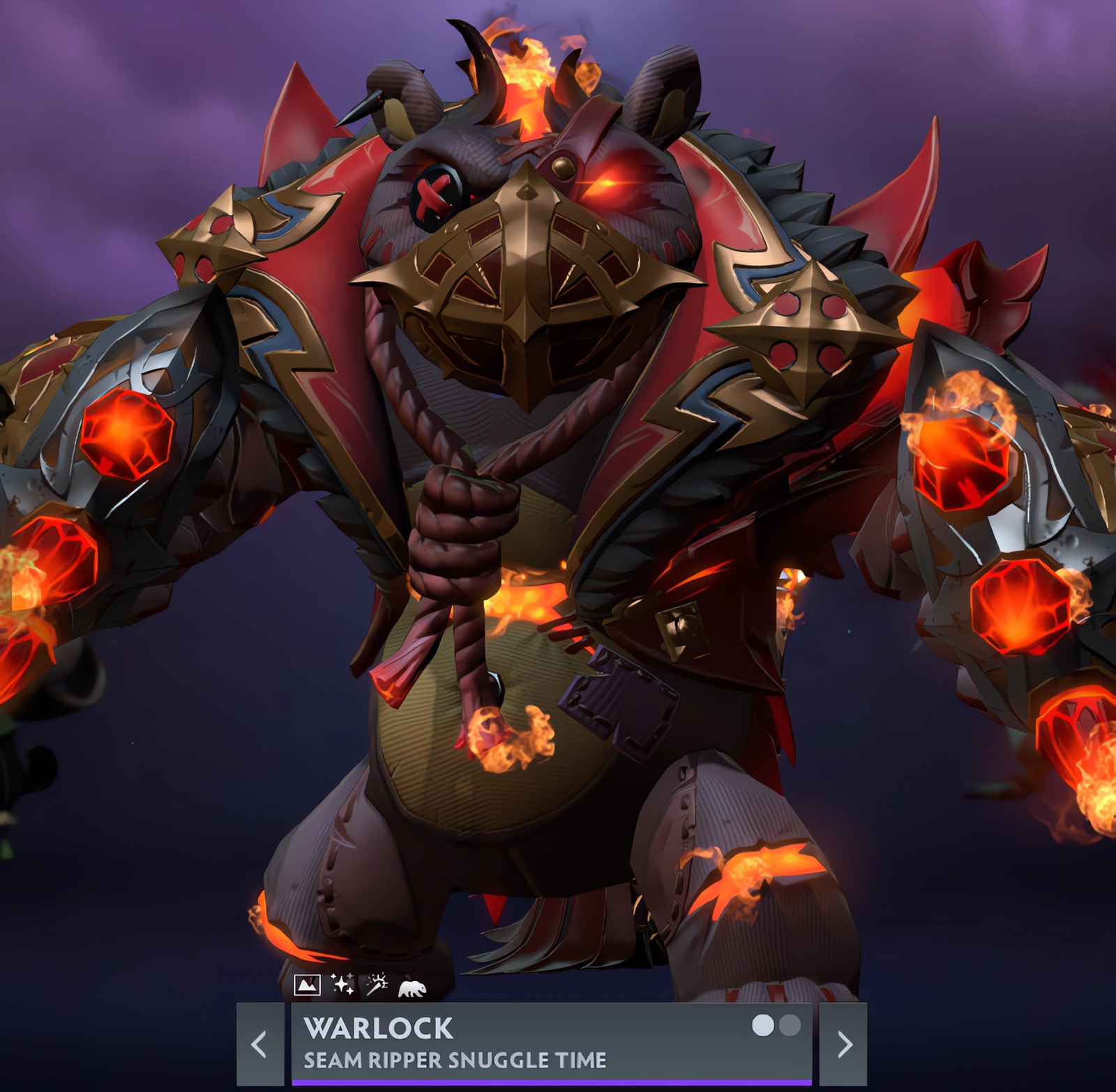This screenshot has height=1092, width=1116.
Task: Advance to the next item with right arrow
Action: [844, 1044]
